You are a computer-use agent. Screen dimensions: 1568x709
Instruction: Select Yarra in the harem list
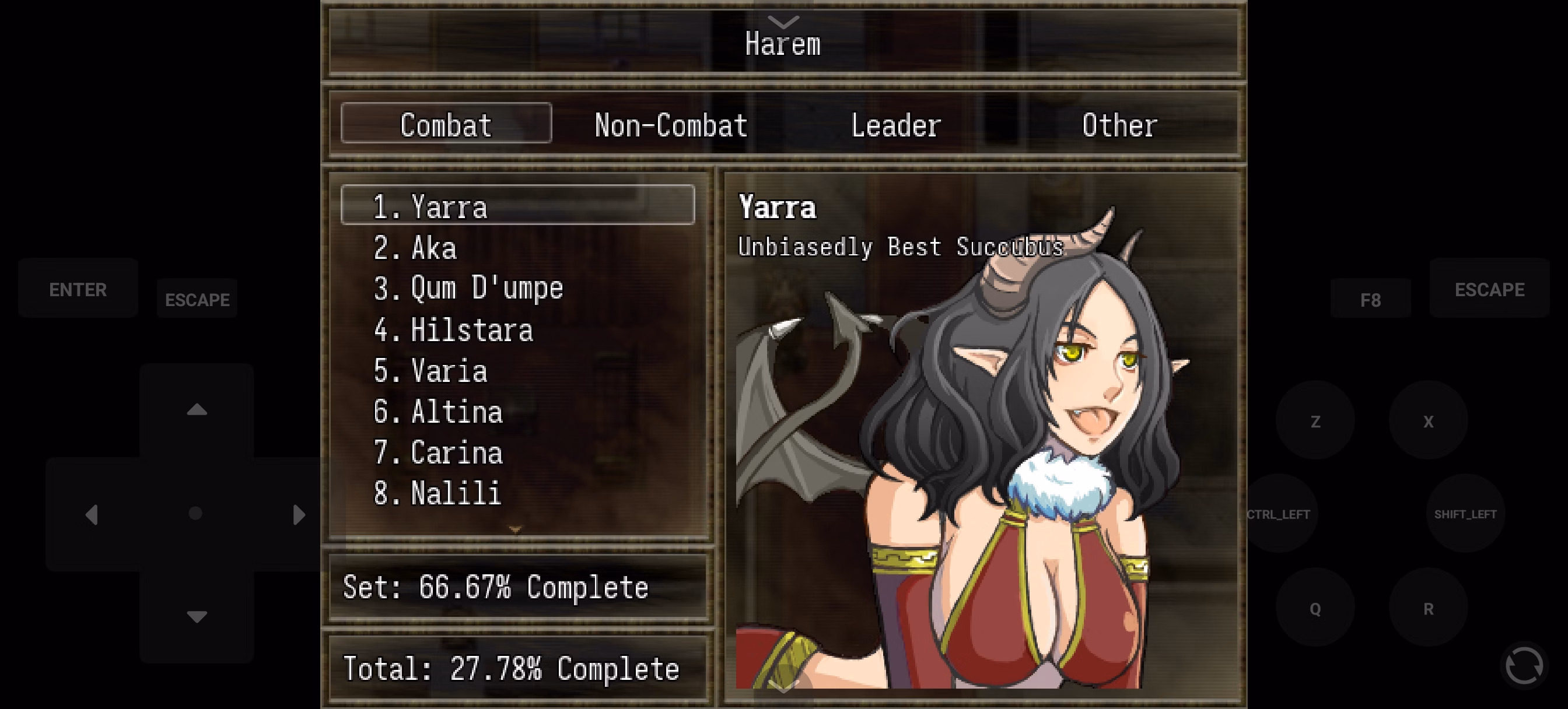(x=517, y=206)
